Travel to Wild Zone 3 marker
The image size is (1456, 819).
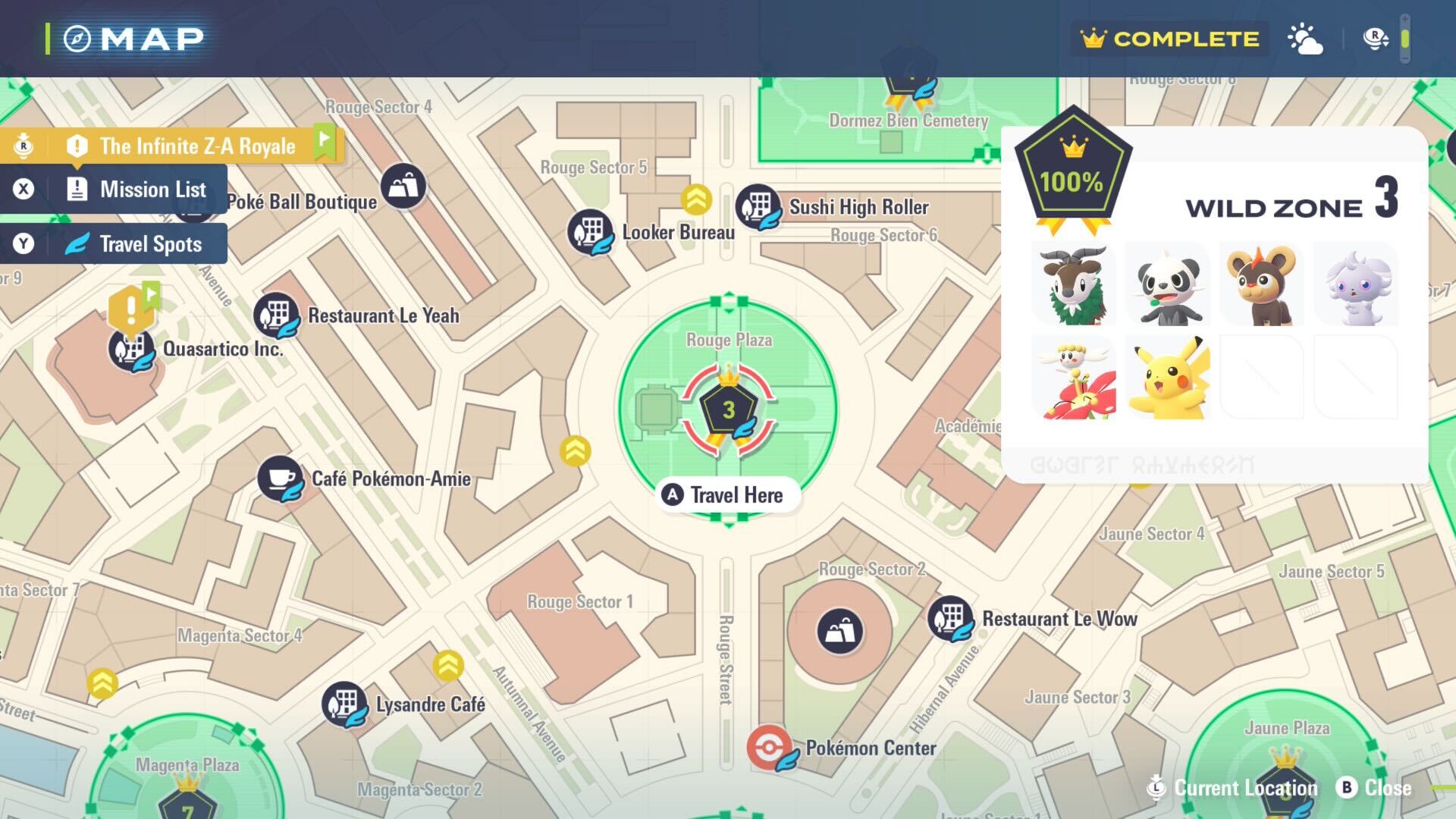(728, 410)
